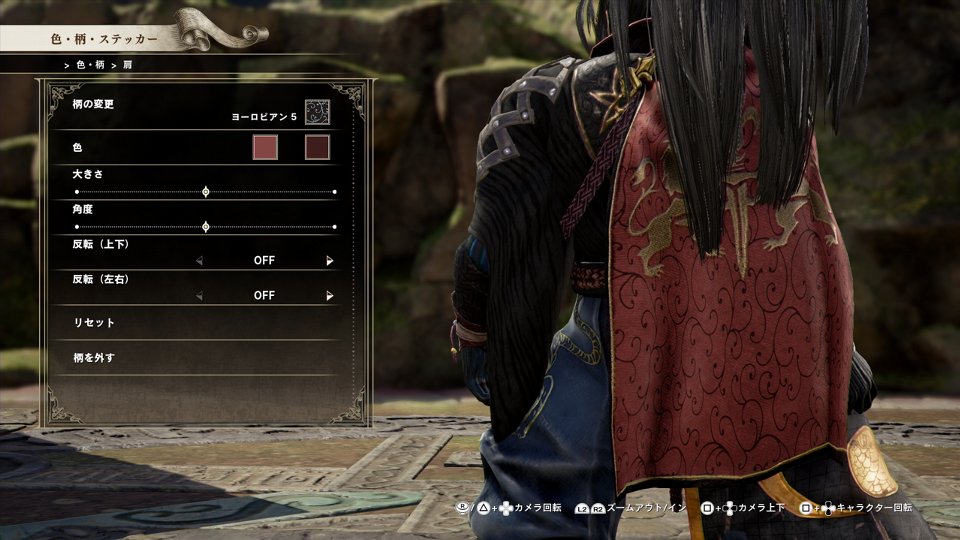Click the 大きさ size slider handle
Screen dimensions: 960x540
[x=206, y=191]
